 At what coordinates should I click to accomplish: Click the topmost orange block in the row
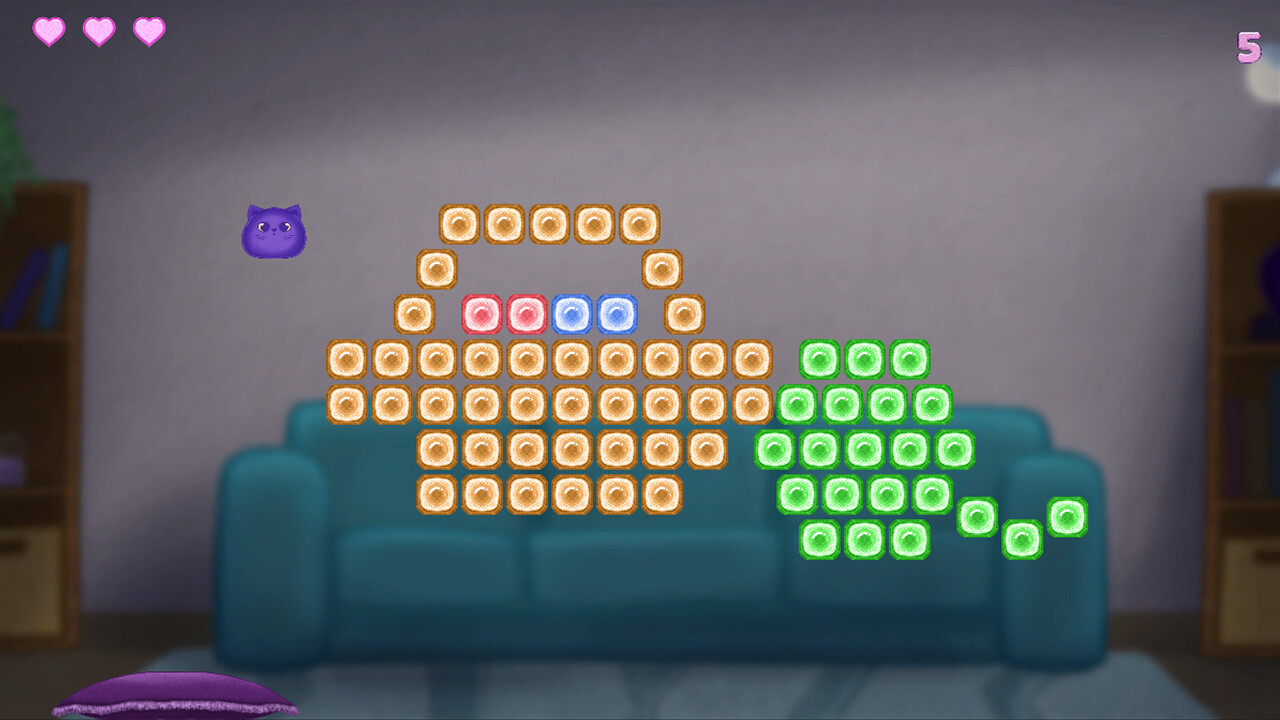click(549, 223)
